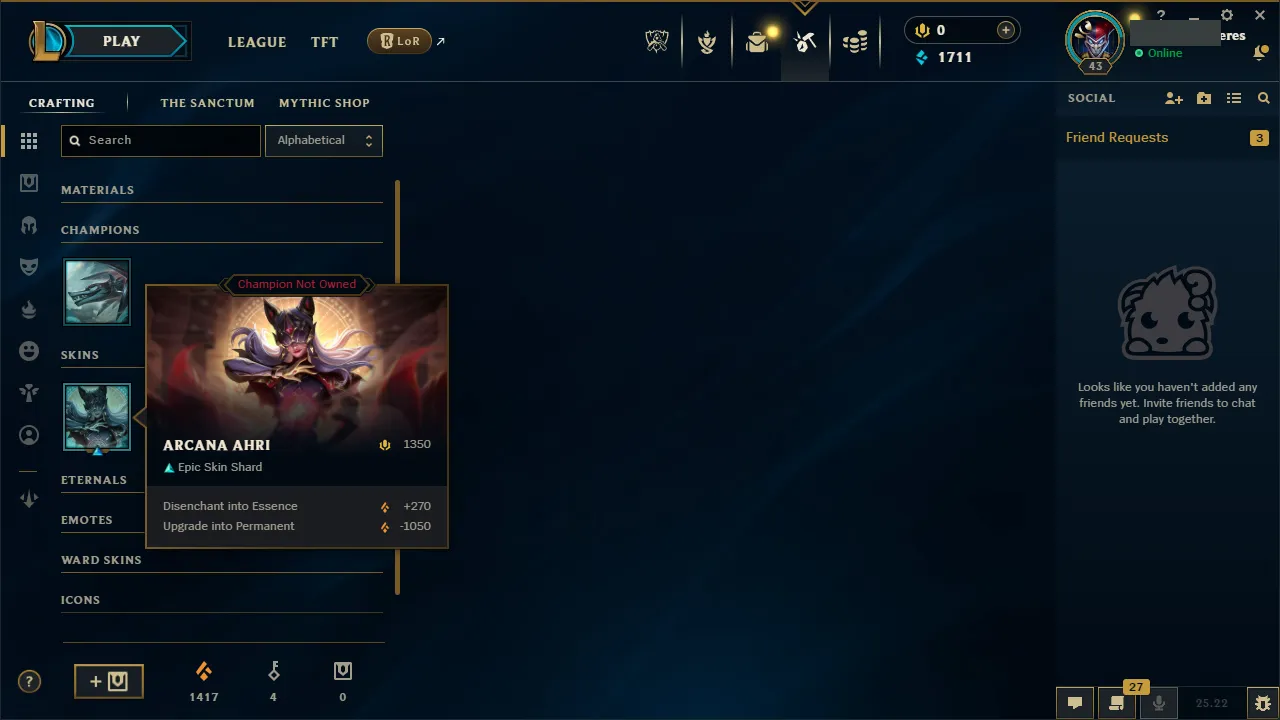Expand the WARD SKINS section

point(101,560)
